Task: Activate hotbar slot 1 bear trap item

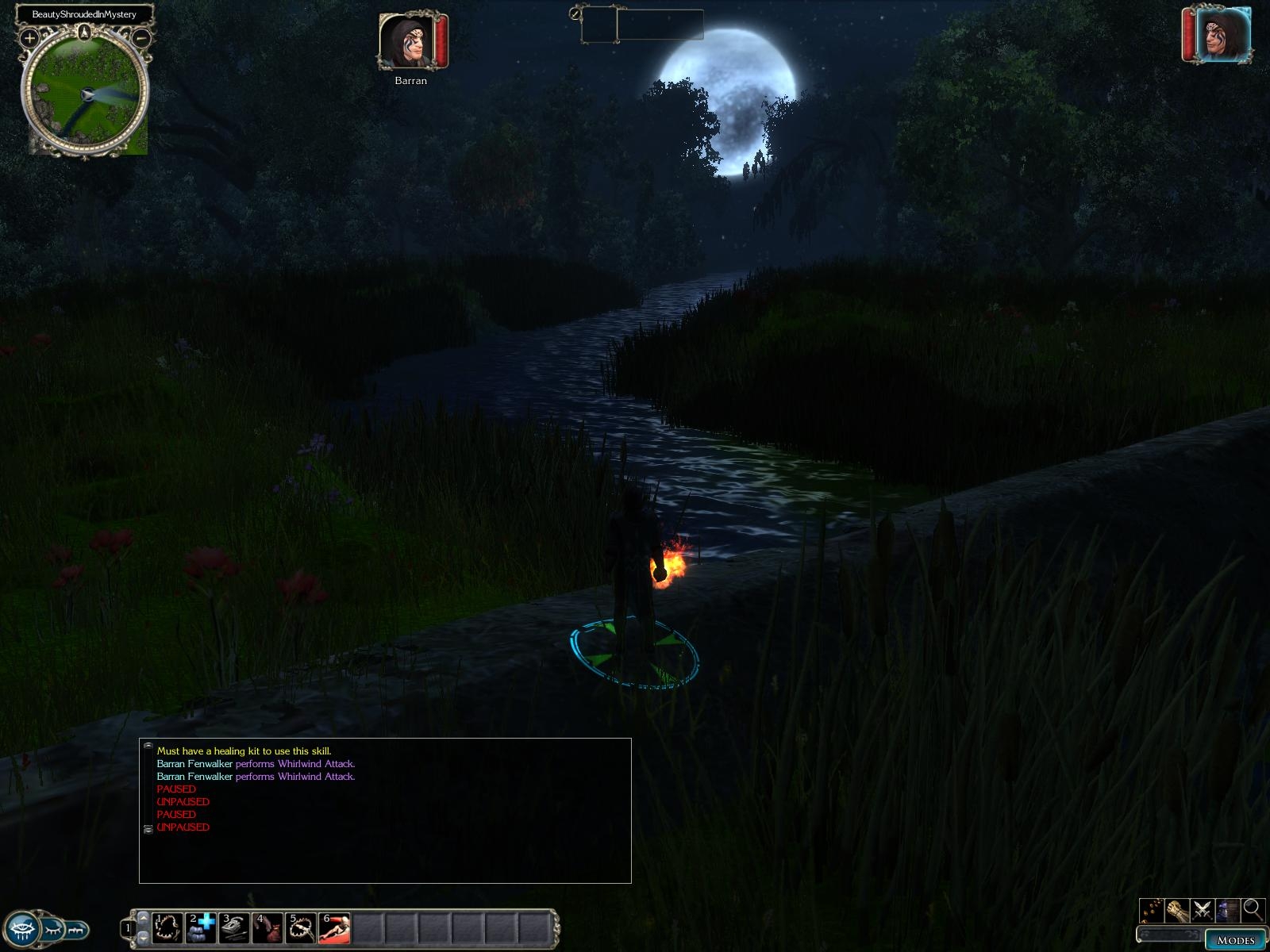Action: coord(167,927)
